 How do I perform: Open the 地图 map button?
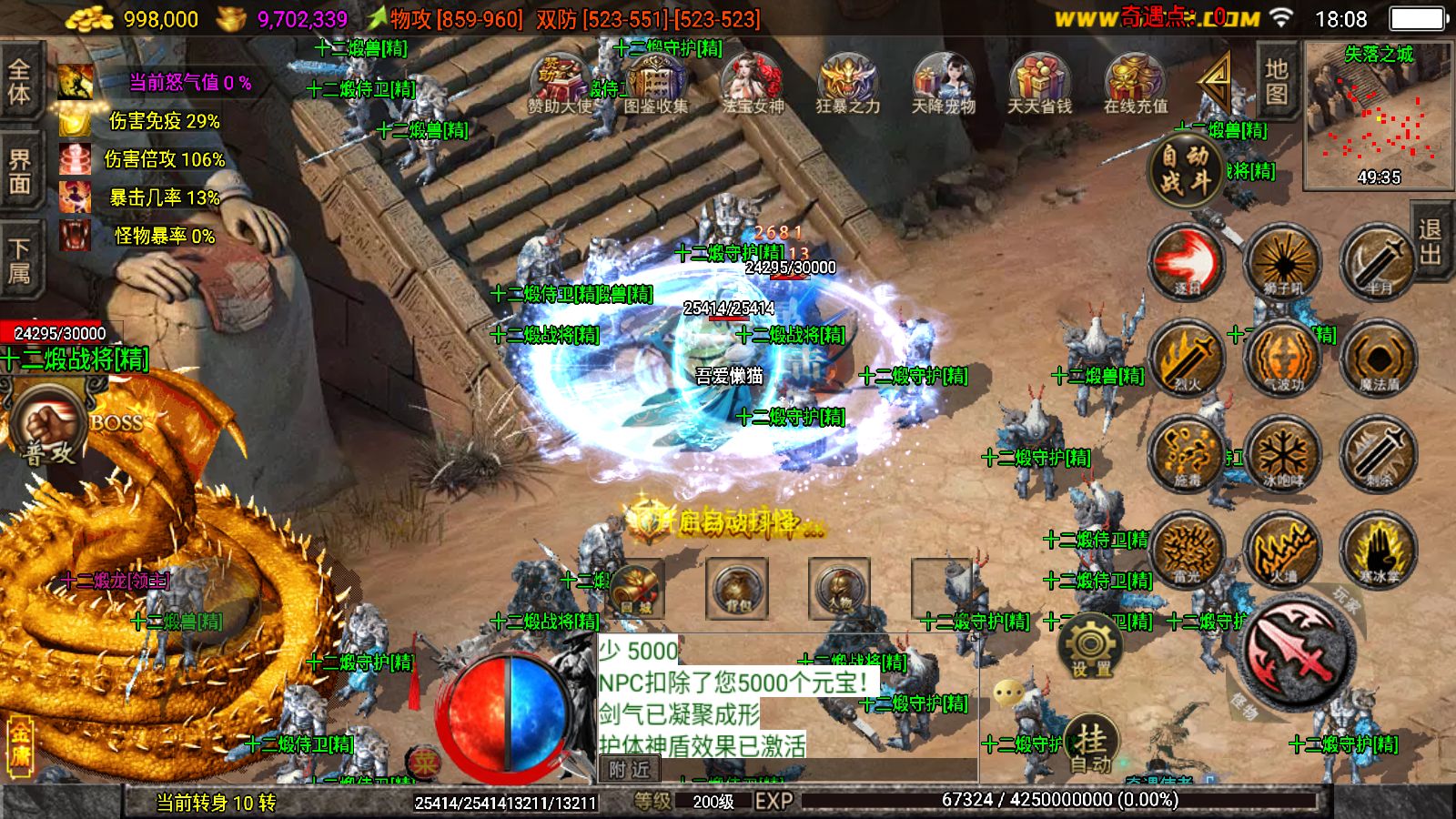click(x=1277, y=82)
